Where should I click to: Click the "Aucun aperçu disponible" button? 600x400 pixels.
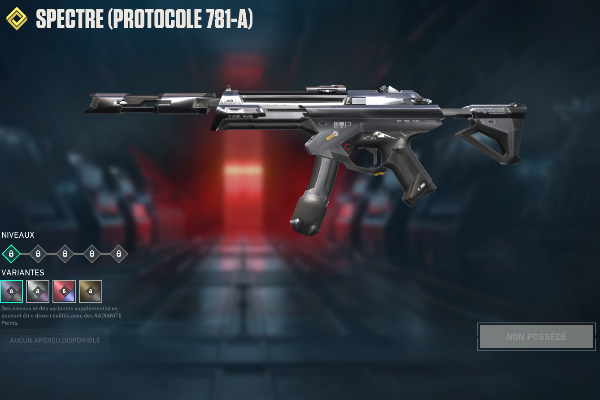tap(55, 341)
